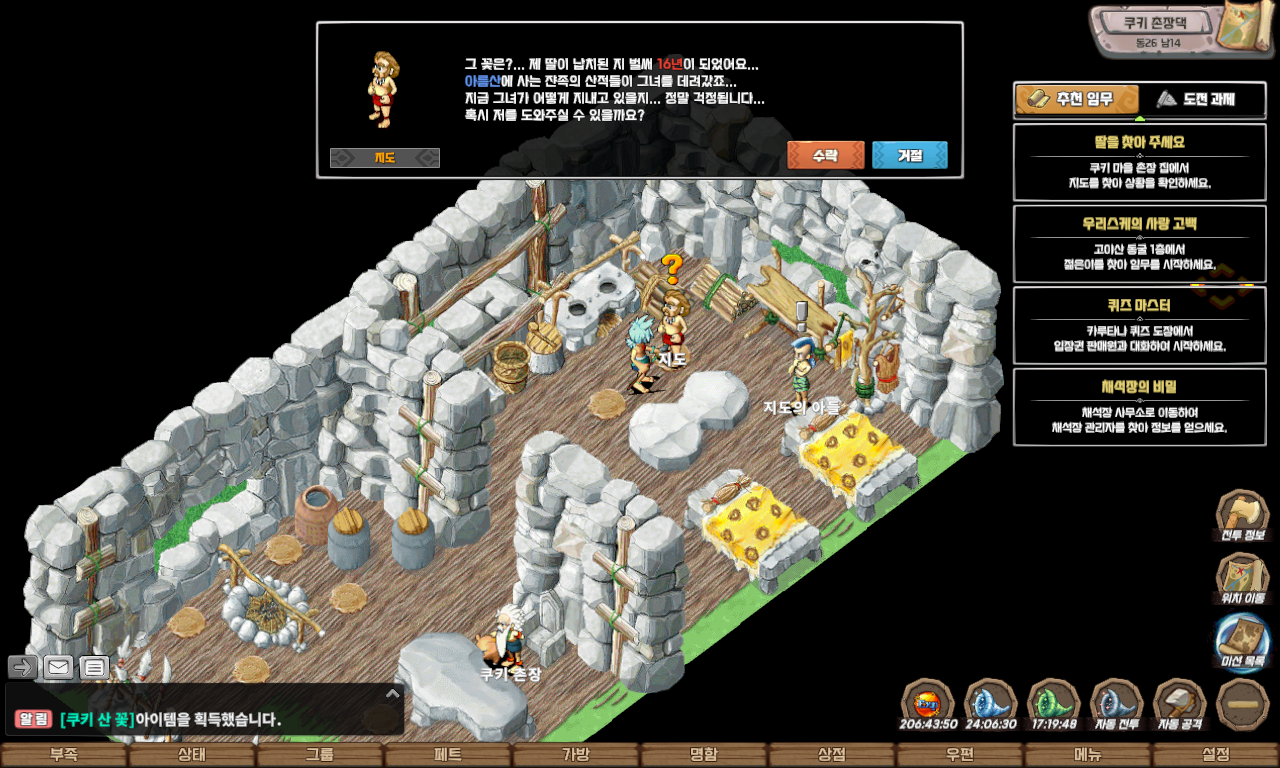Decline the quest with the 거절 button
This screenshot has height=768, width=1280.
(x=909, y=155)
